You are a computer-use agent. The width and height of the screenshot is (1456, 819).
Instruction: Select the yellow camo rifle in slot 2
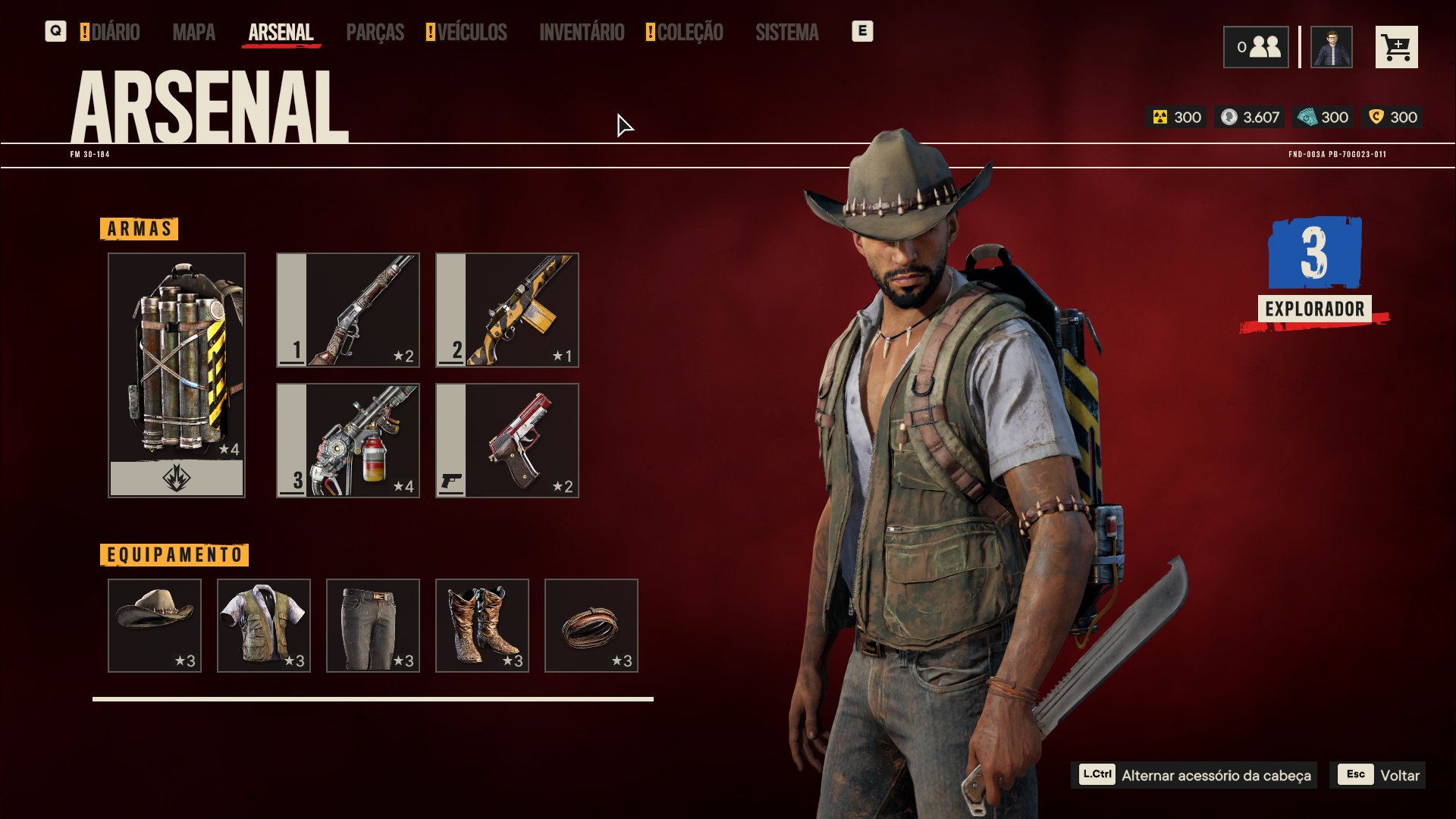[507, 310]
